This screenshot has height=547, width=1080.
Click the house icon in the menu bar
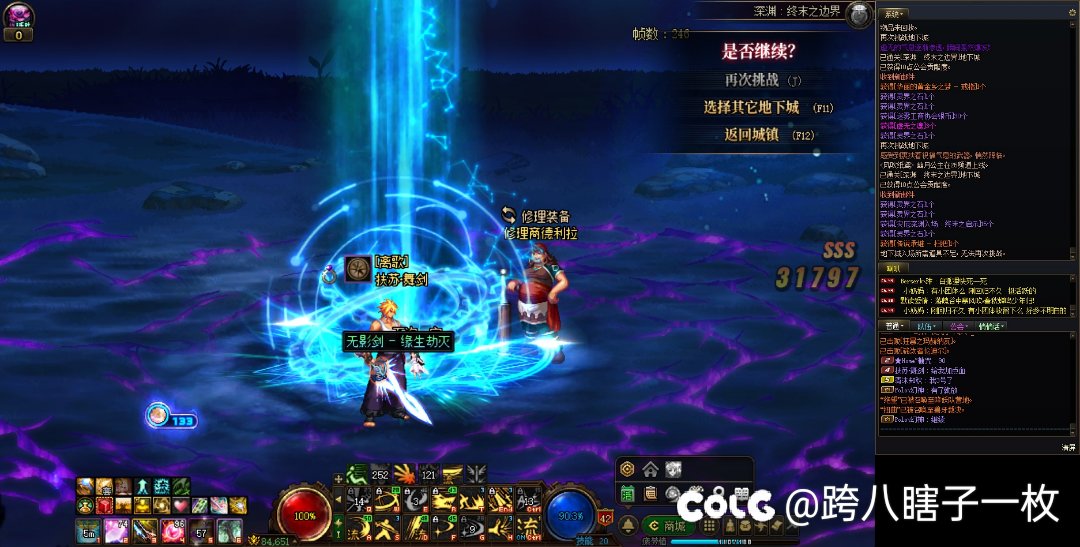[650, 469]
